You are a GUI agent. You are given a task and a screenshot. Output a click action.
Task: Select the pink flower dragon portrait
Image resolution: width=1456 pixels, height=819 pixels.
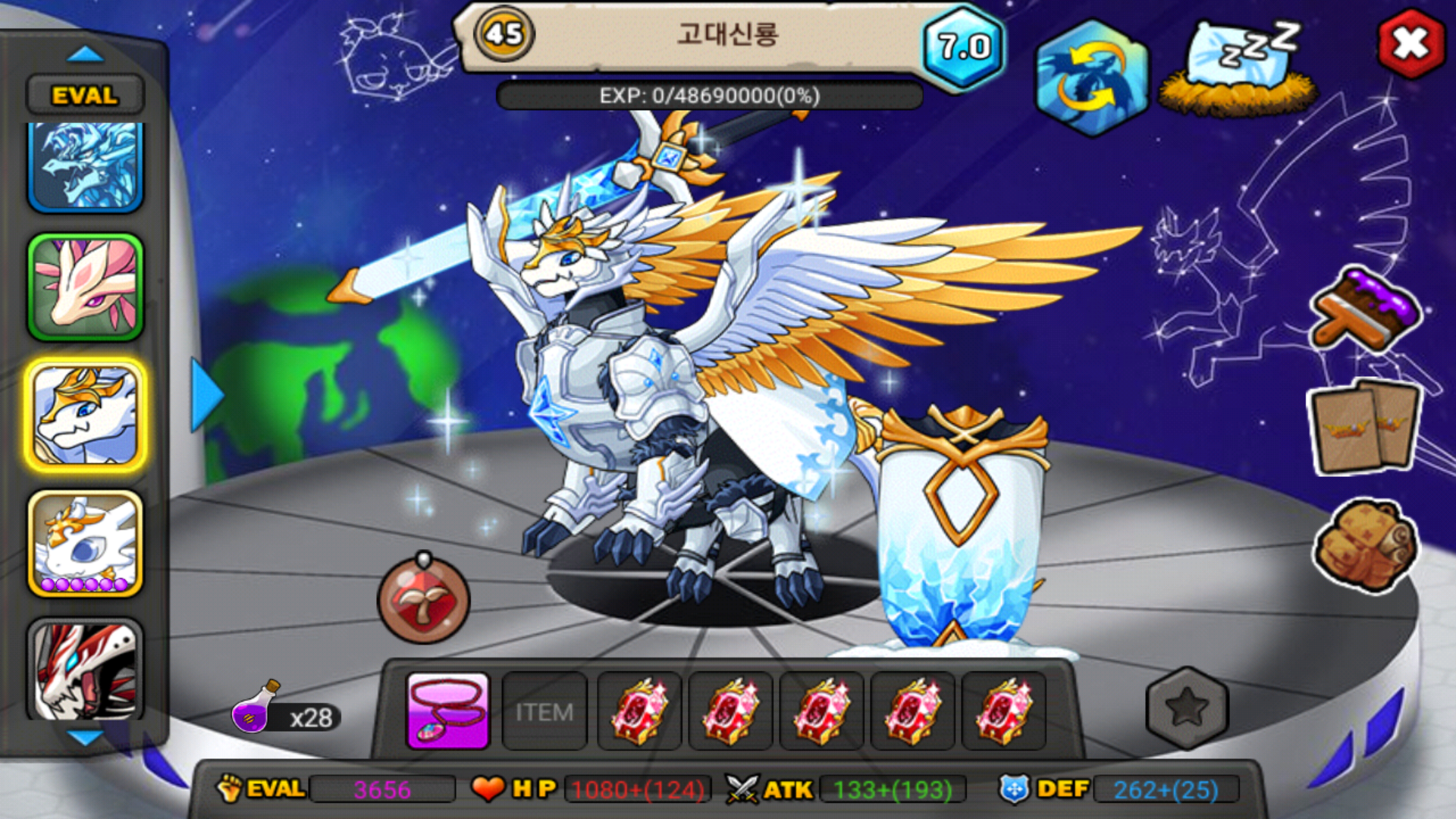tap(85, 287)
